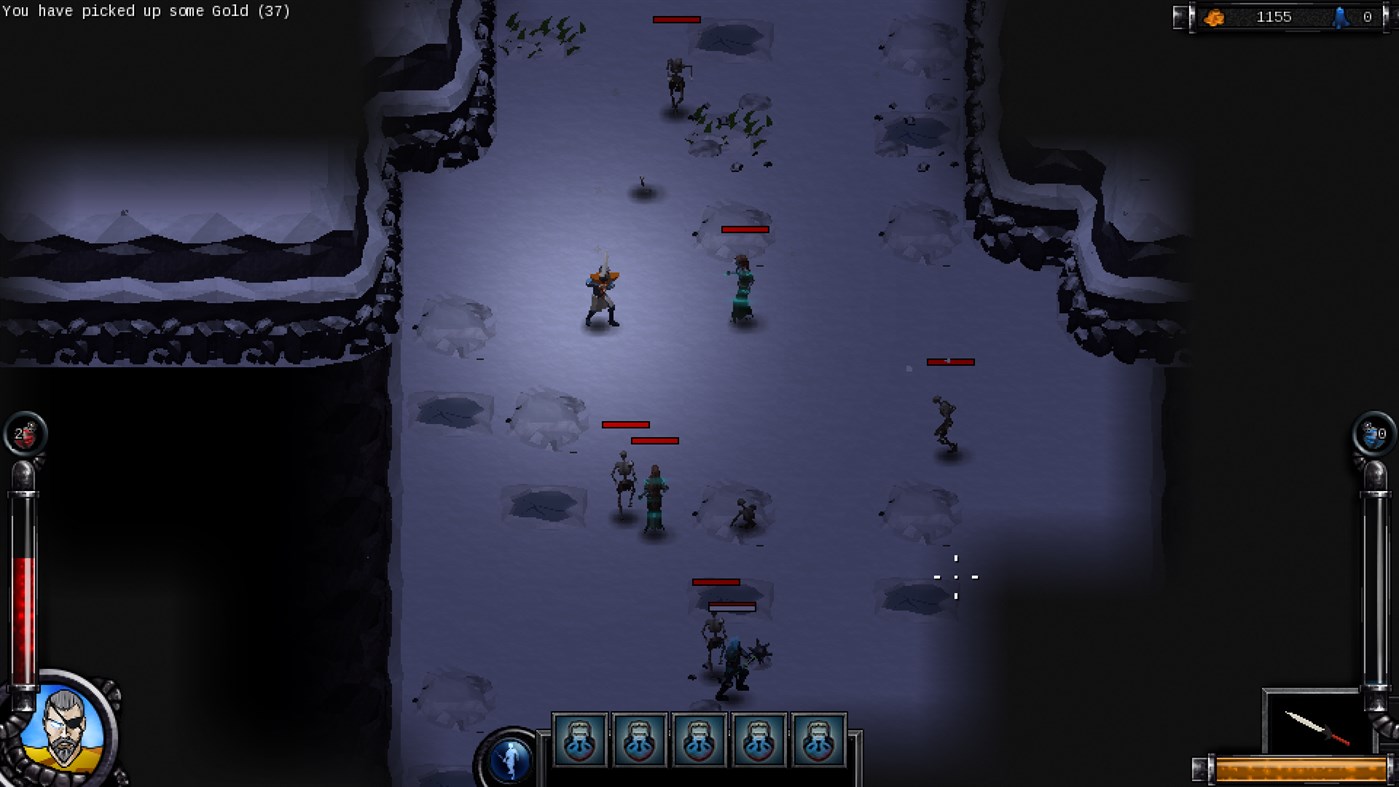
Task: Click the gold coin icon in currency bar
Action: click(x=1216, y=16)
